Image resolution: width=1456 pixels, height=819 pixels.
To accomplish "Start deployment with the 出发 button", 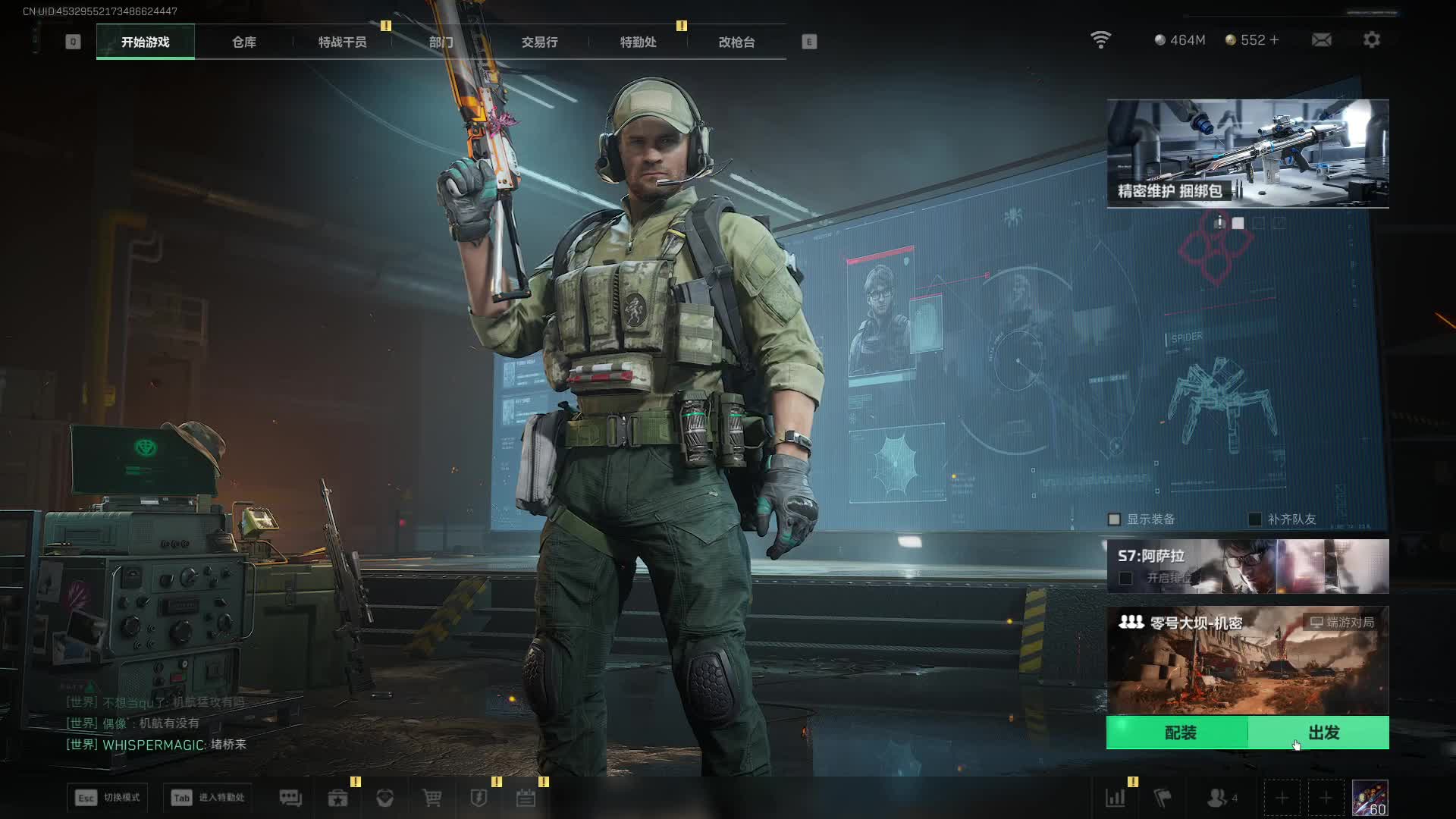I will pyautogui.click(x=1323, y=733).
